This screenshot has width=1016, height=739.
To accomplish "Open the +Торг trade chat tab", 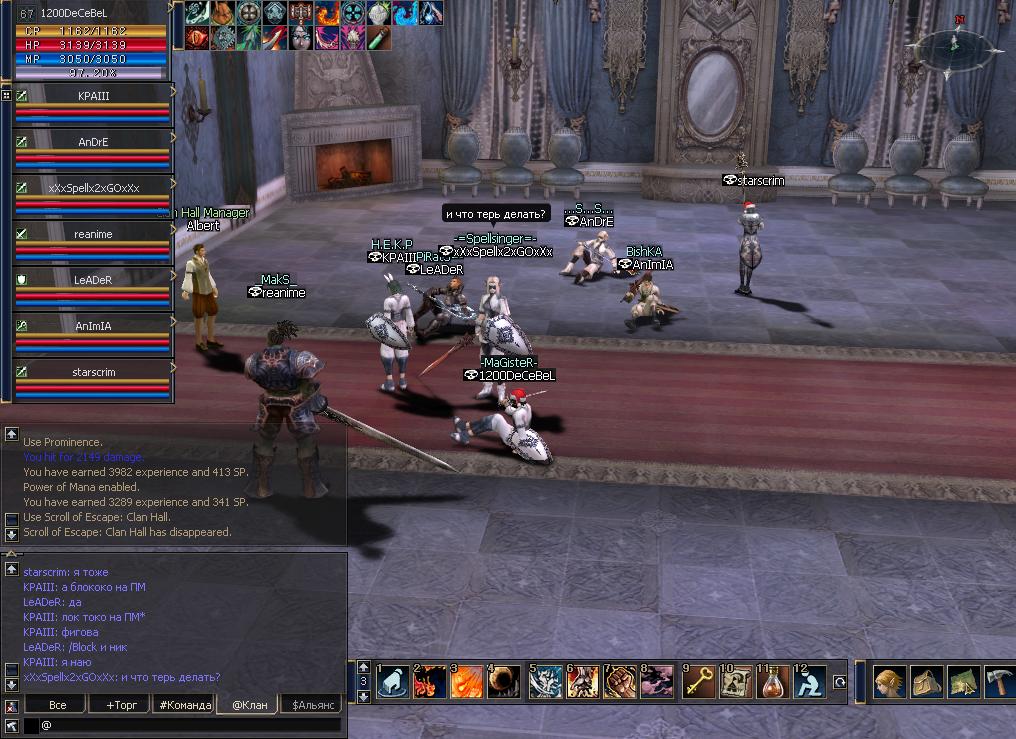I will [120, 705].
